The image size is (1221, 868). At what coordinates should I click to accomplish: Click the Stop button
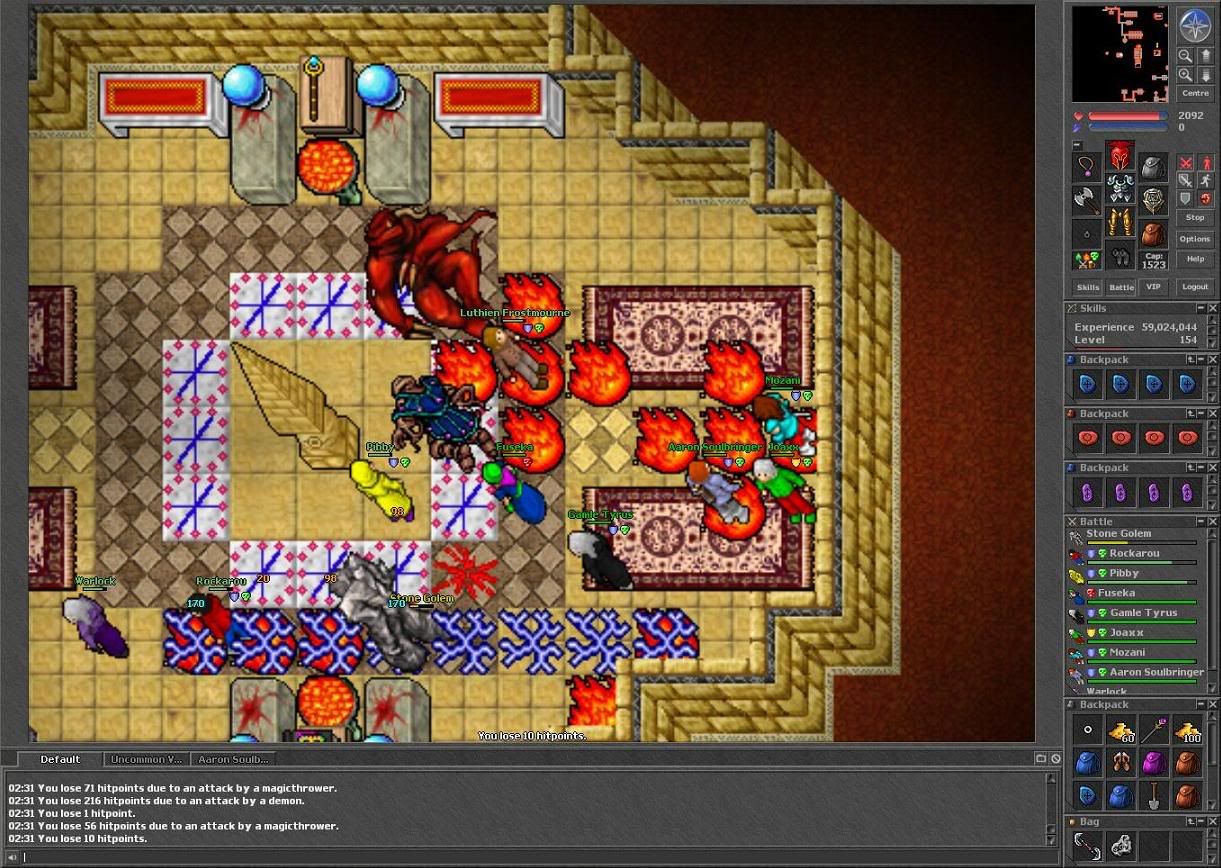coord(1195,217)
